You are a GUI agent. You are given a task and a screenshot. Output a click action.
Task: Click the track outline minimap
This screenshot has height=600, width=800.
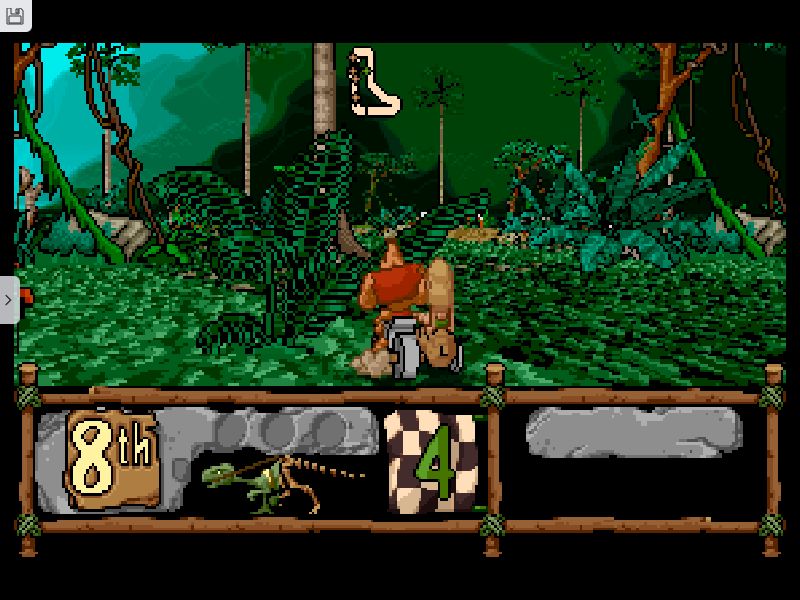372,81
